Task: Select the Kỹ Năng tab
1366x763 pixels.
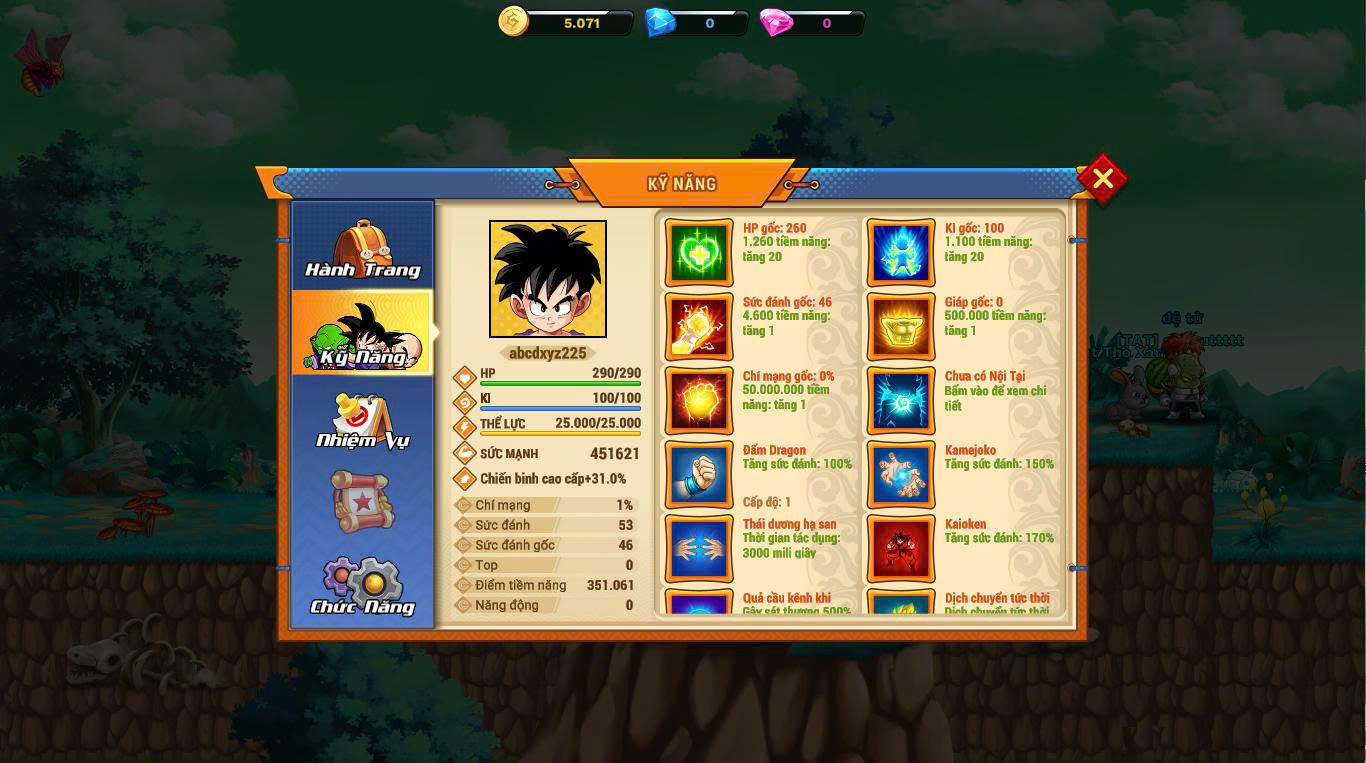Action: click(362, 334)
